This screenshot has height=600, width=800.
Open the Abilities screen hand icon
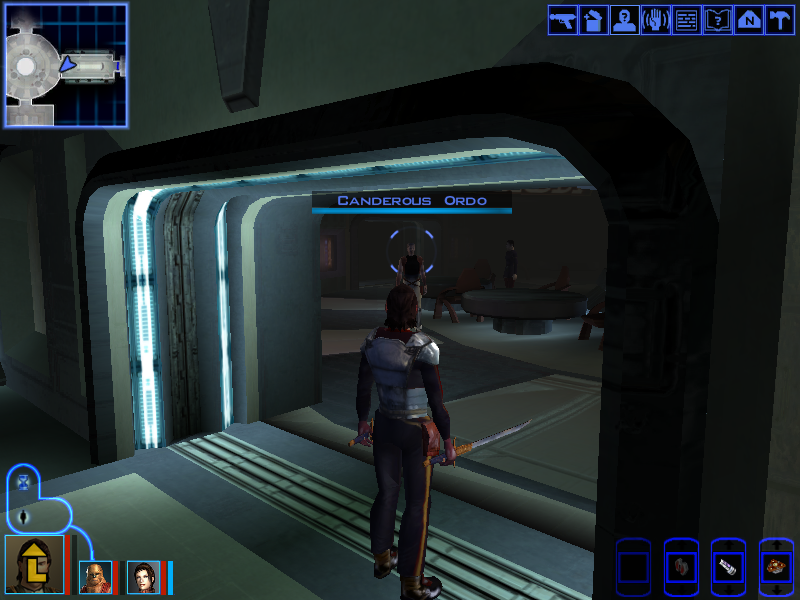[654, 20]
